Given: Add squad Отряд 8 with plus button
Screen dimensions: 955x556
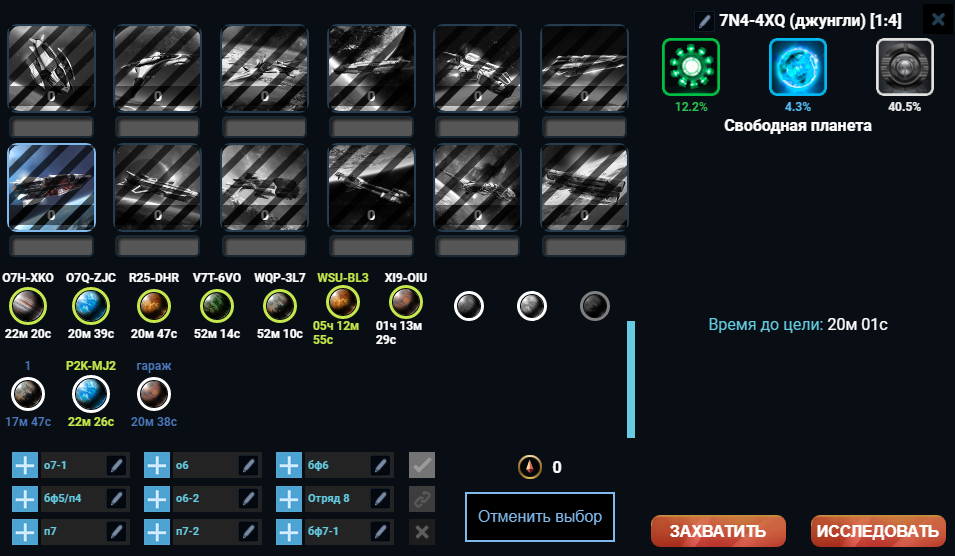Looking at the screenshot, I should point(289,498).
